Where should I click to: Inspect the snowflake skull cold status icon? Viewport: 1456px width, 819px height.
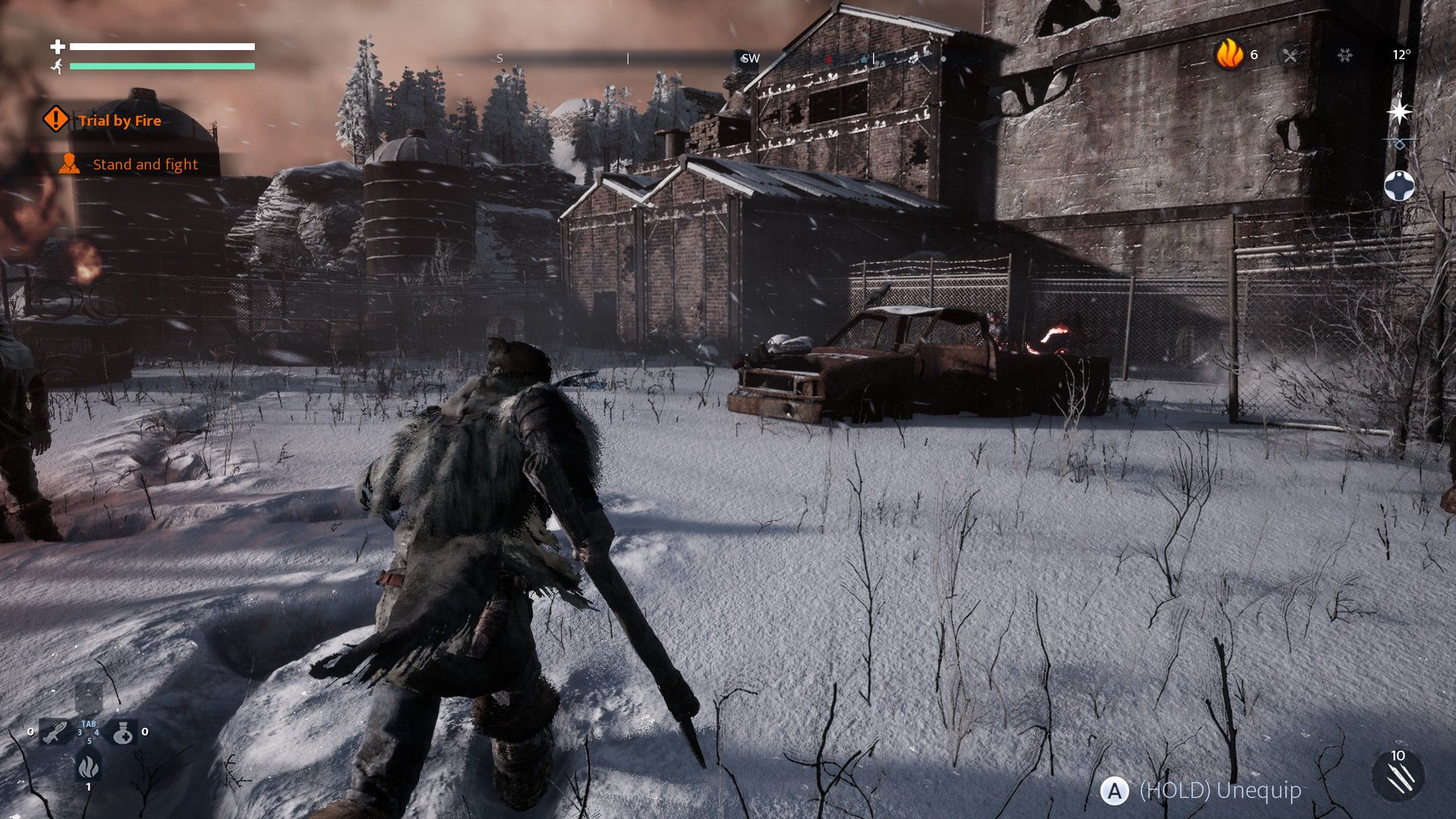[x=1345, y=55]
